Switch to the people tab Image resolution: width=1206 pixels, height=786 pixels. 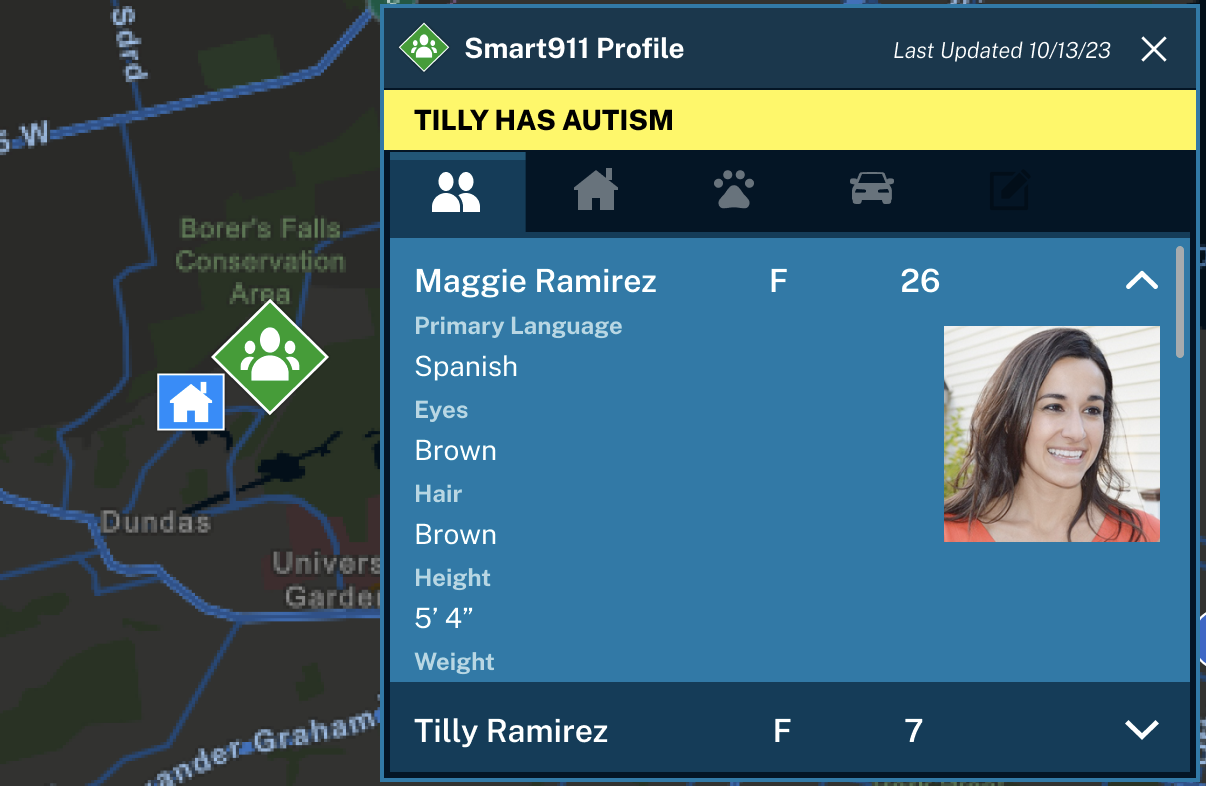[x=457, y=191]
